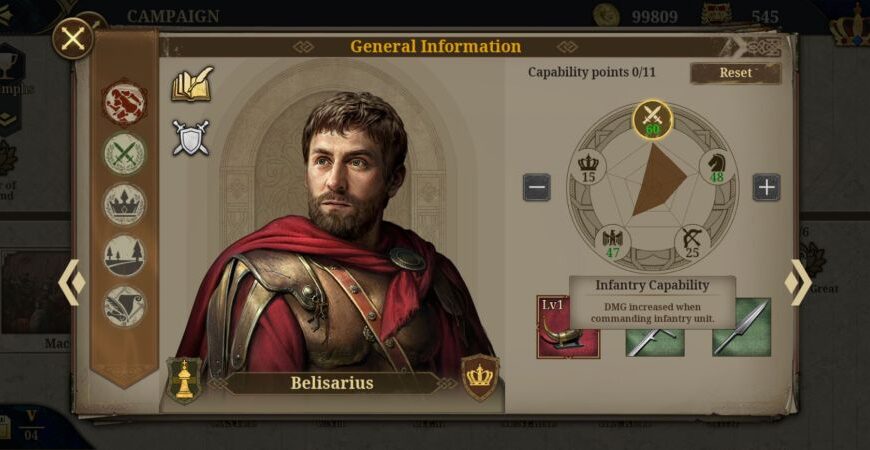
Task: Select the crossed swords infantry capability
Action: point(652,119)
